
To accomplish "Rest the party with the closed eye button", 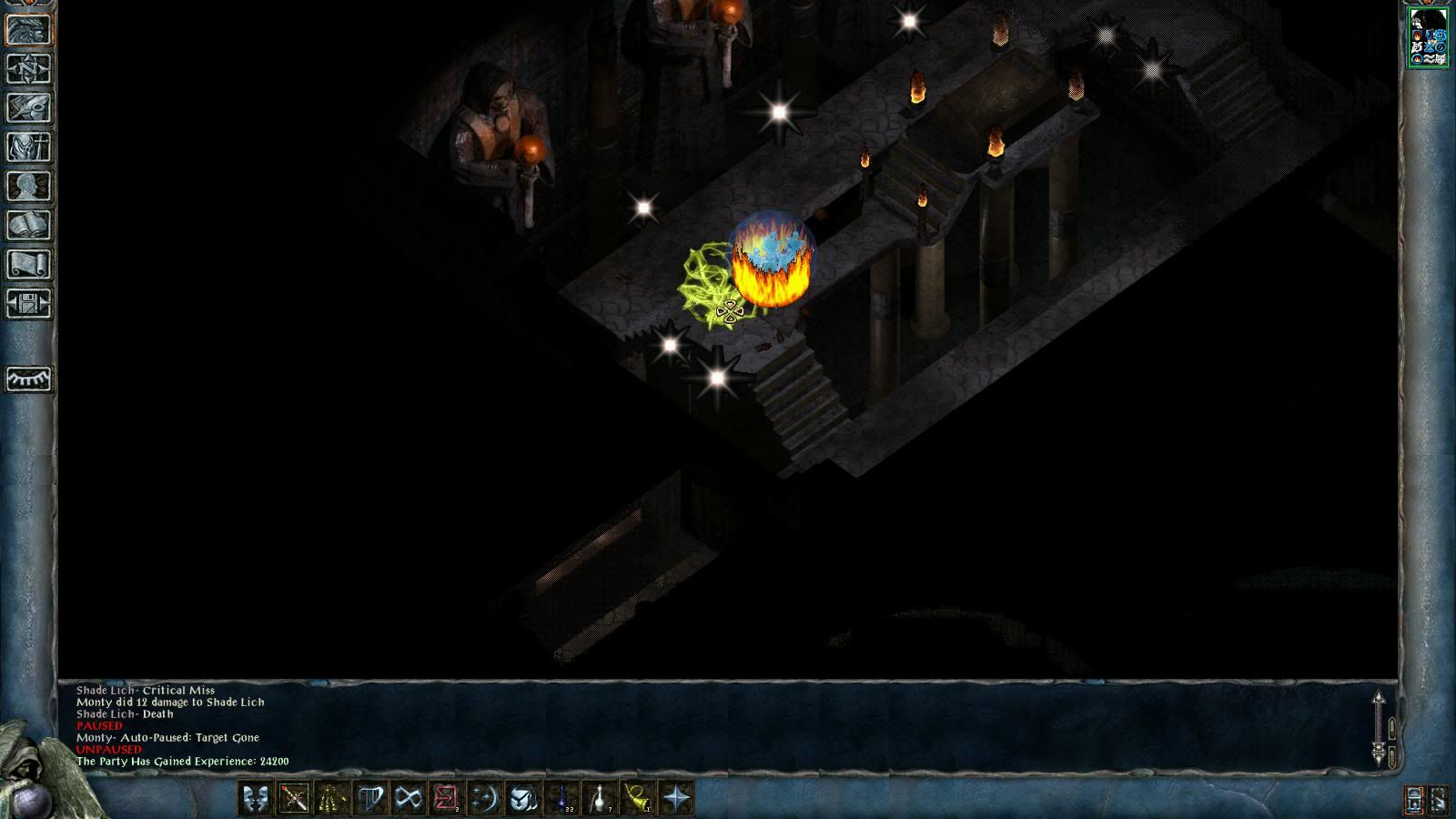I will tap(29, 379).
